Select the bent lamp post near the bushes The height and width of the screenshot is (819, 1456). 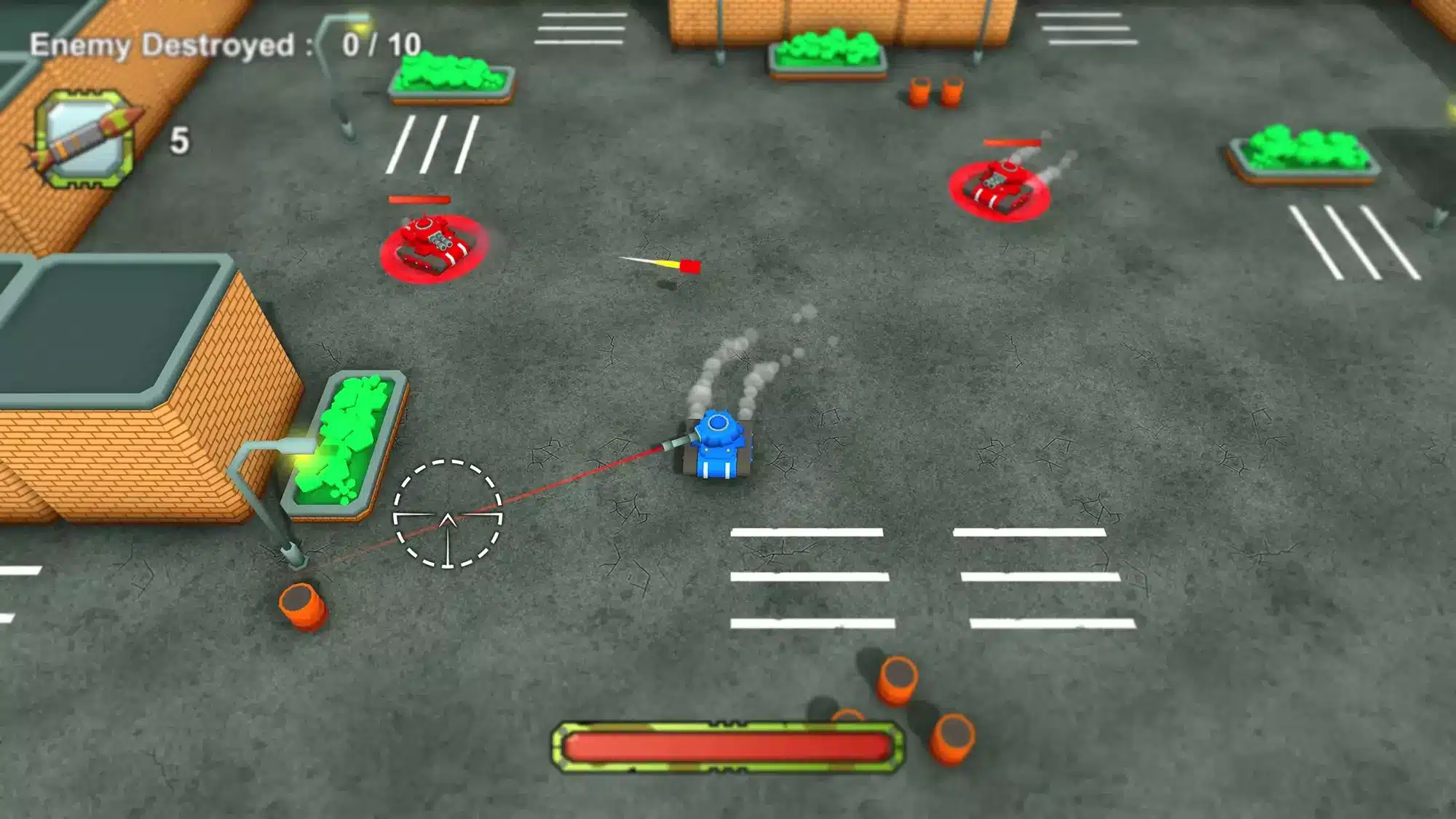point(277,495)
